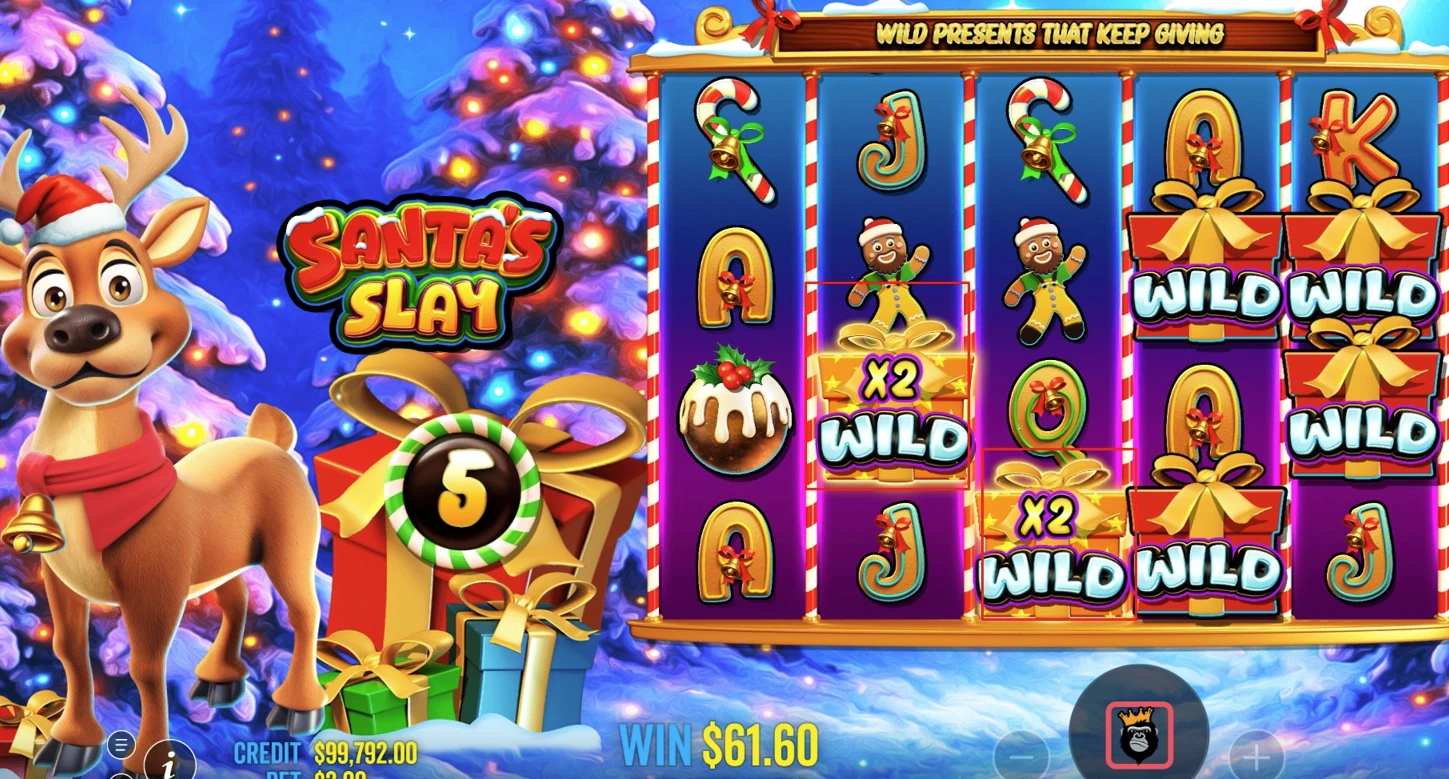This screenshot has width=1449, height=779.
Task: Decrease the bet with the minus button
Action: pos(1021,753)
